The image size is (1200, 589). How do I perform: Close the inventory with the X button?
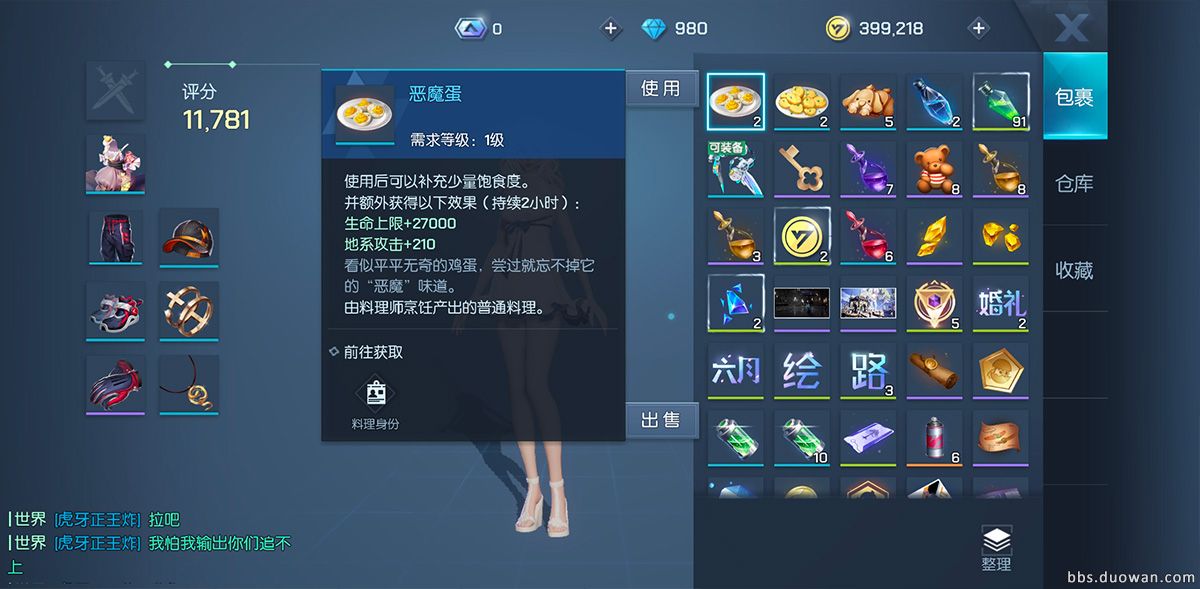pos(1071,27)
